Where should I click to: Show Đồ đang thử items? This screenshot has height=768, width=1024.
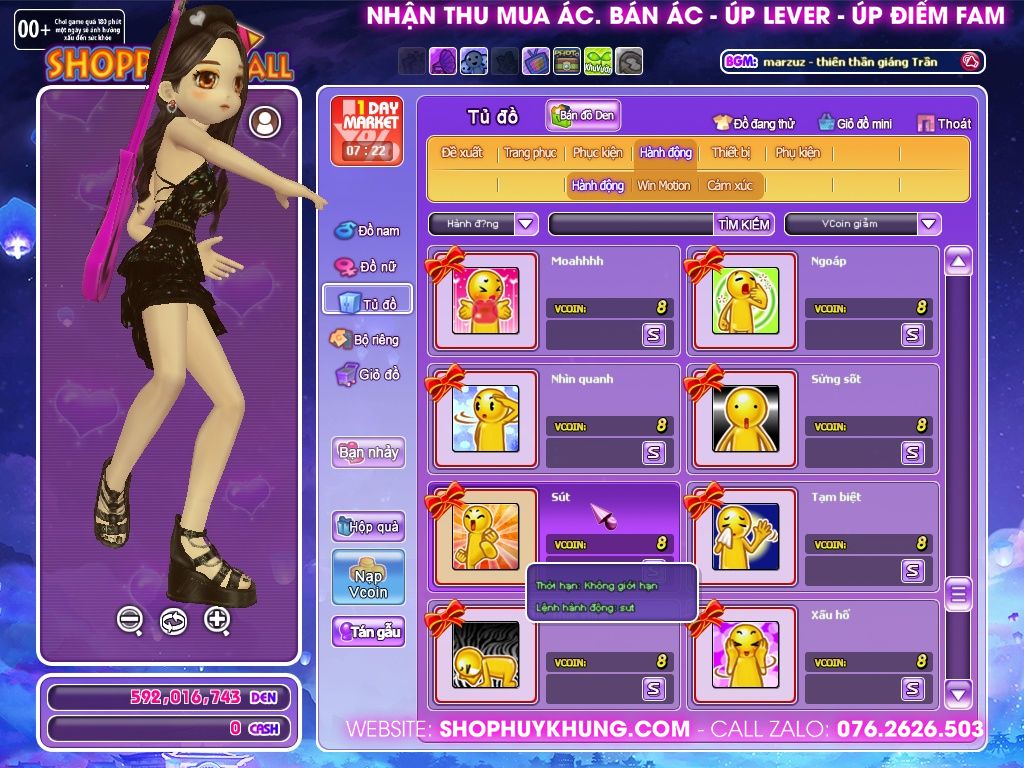coord(754,123)
